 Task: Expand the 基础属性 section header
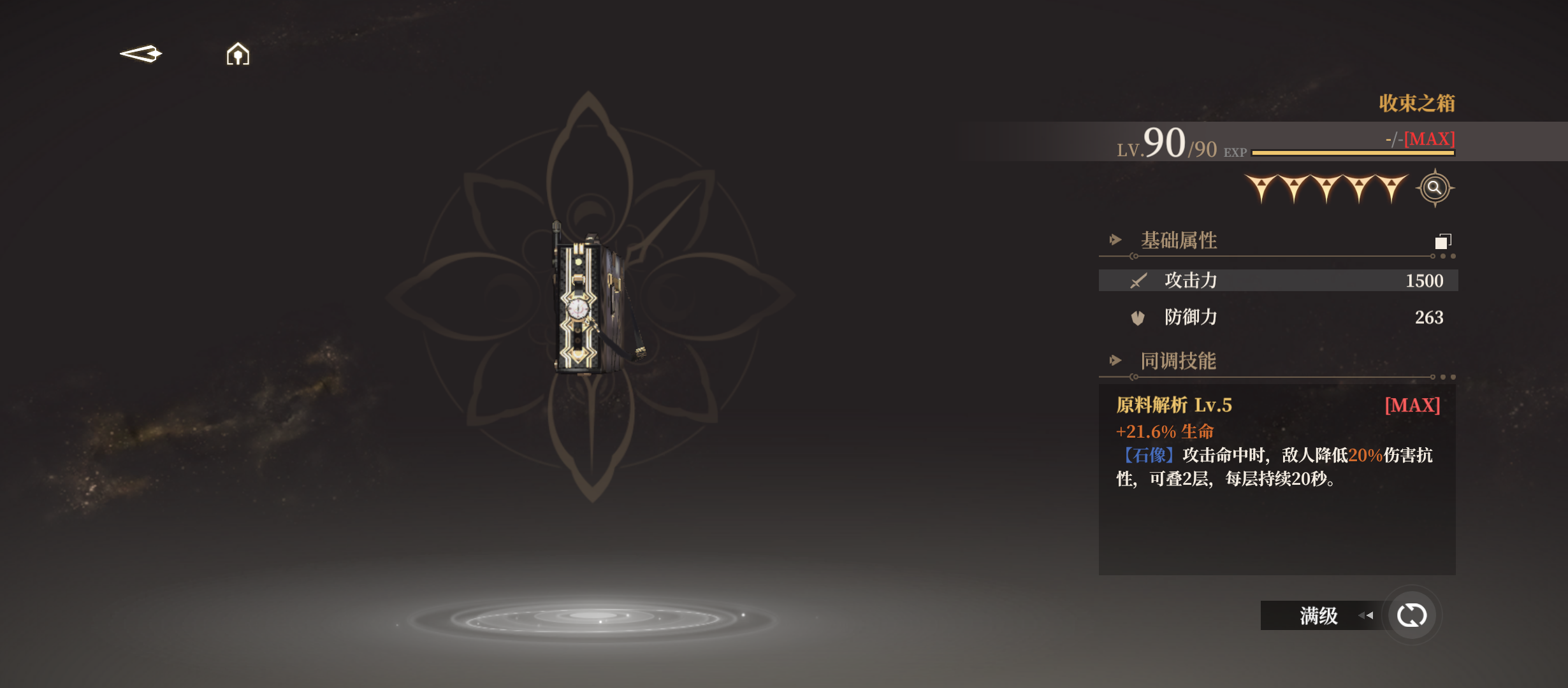(1178, 240)
